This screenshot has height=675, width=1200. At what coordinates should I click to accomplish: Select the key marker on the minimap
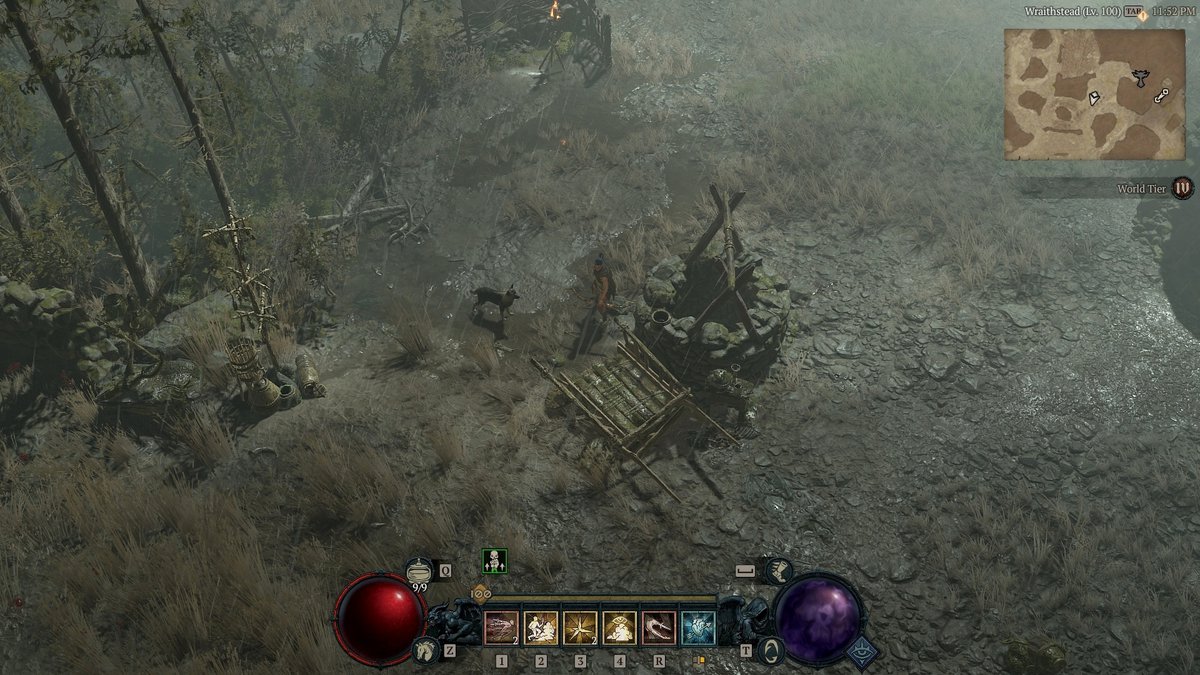point(1162,96)
